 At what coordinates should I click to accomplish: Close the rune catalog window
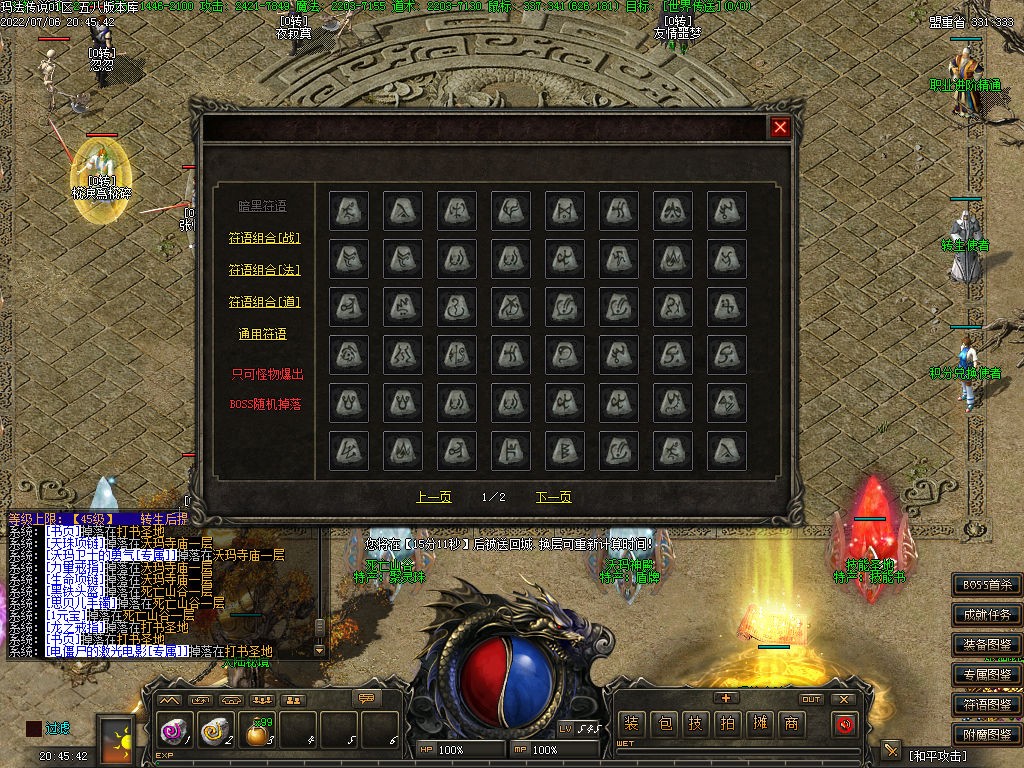coord(781,127)
